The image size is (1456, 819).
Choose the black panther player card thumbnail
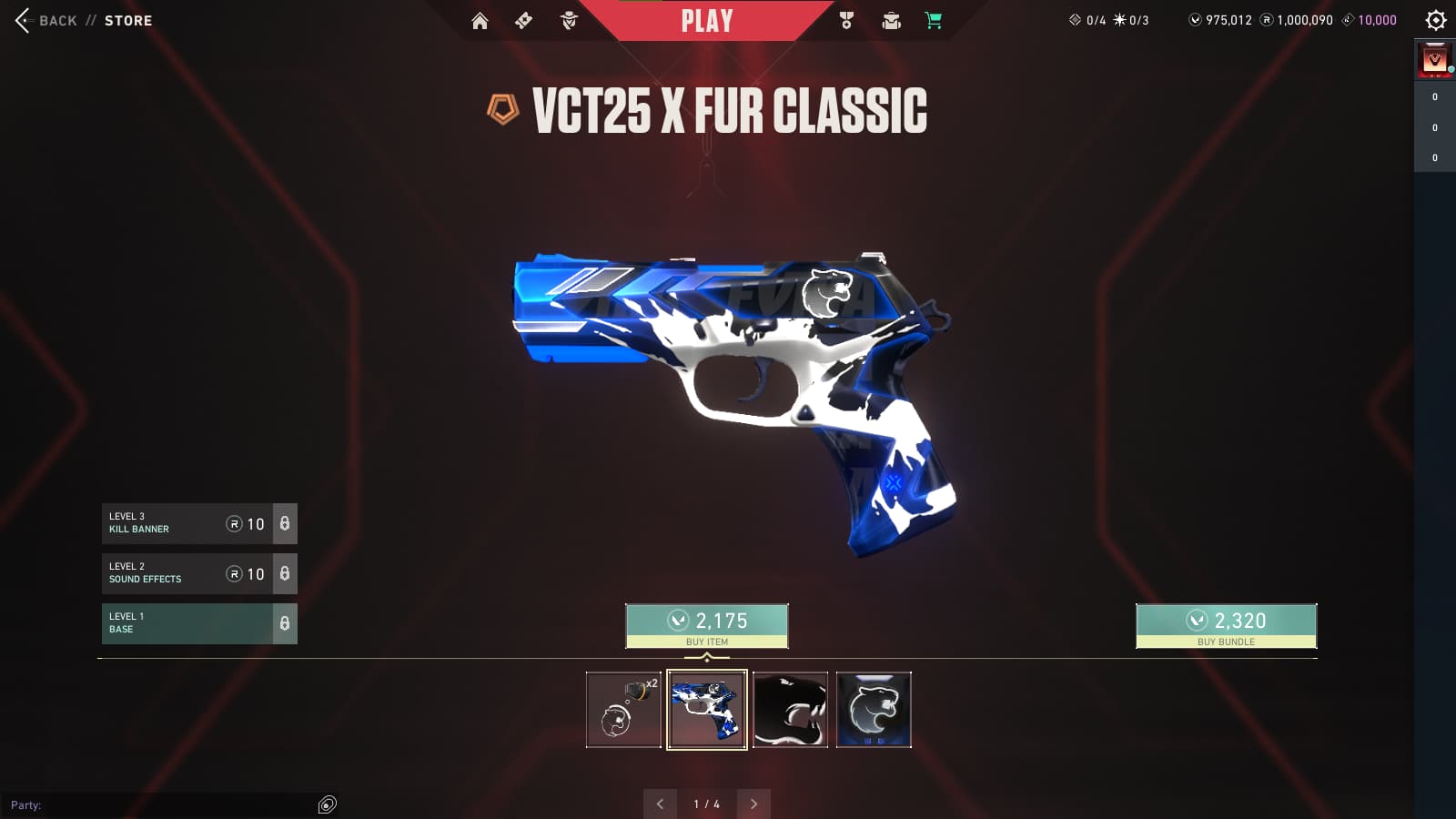(x=791, y=710)
